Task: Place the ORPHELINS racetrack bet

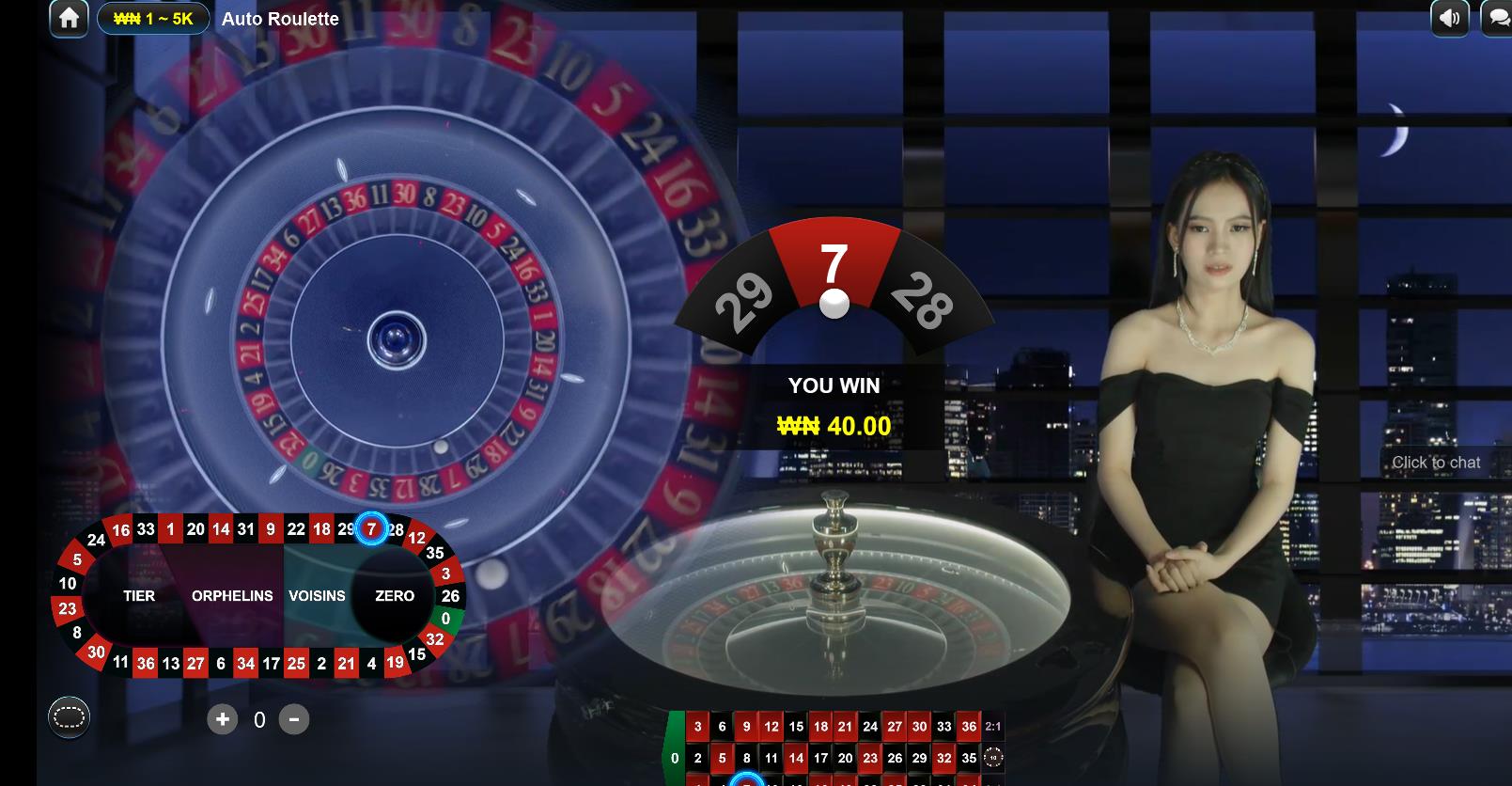Action: click(x=232, y=596)
